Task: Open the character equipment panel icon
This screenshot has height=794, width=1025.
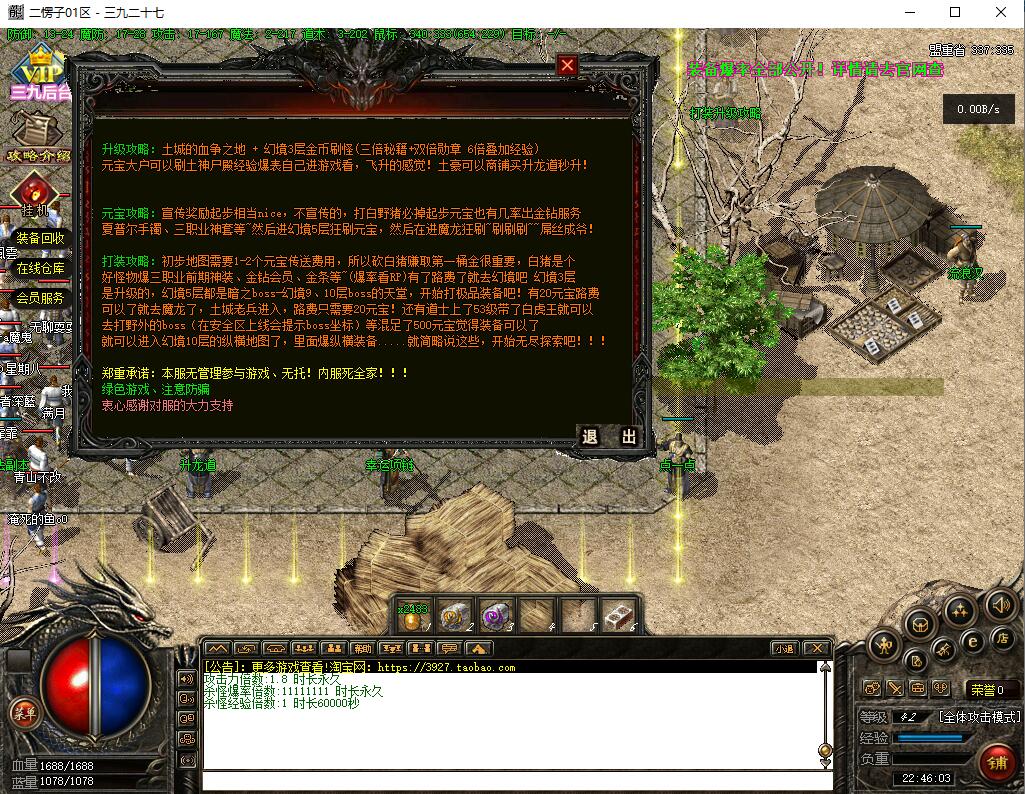Action: click(885, 645)
